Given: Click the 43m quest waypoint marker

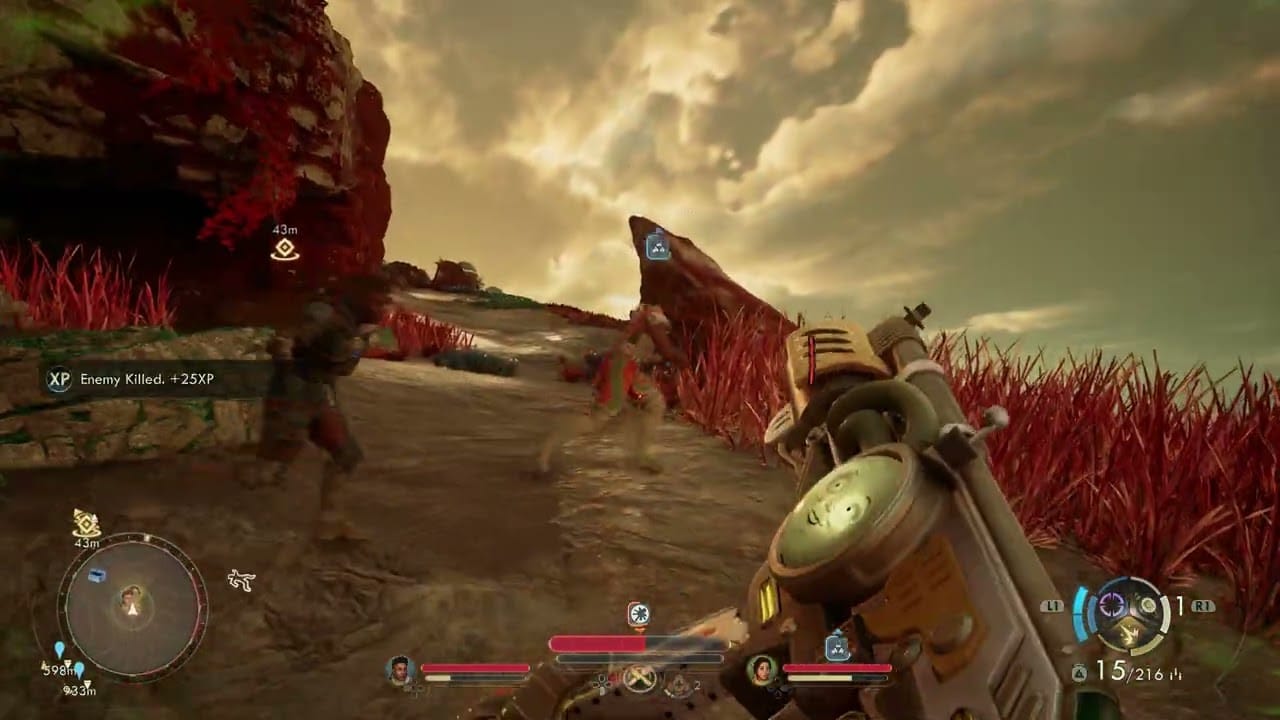Looking at the screenshot, I should pos(285,249).
